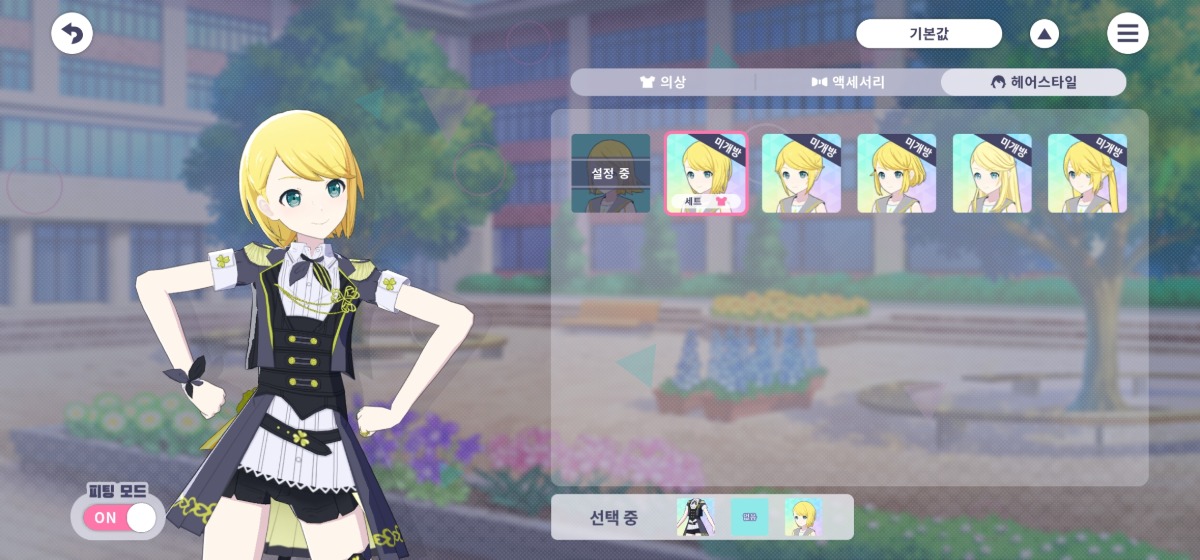Go back with the return arrow button
Image resolution: width=1200 pixels, height=560 pixels.
72,34
